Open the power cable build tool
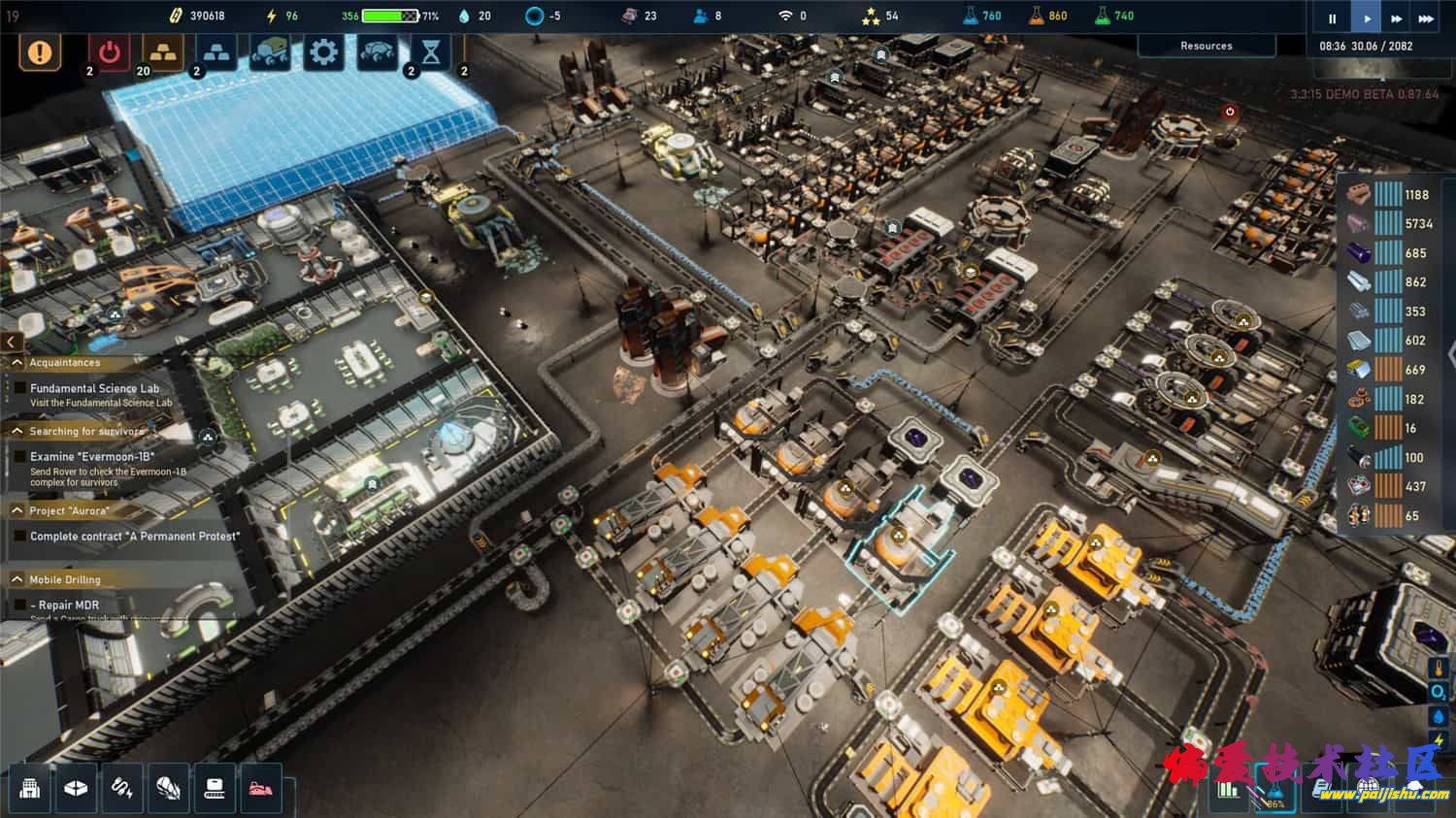Viewport: 1456px width, 818px height. [x=122, y=788]
